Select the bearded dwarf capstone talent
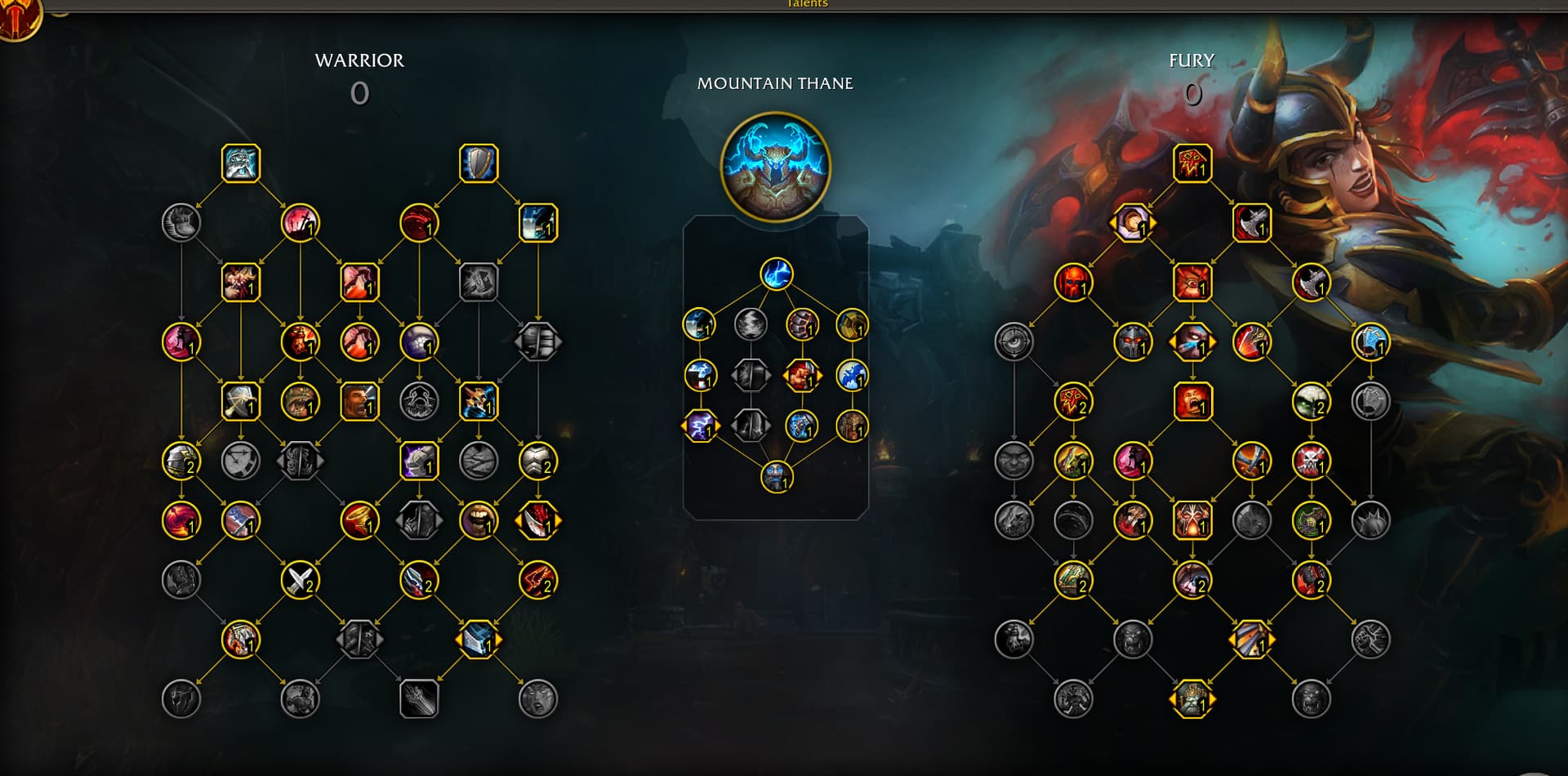 point(776,477)
